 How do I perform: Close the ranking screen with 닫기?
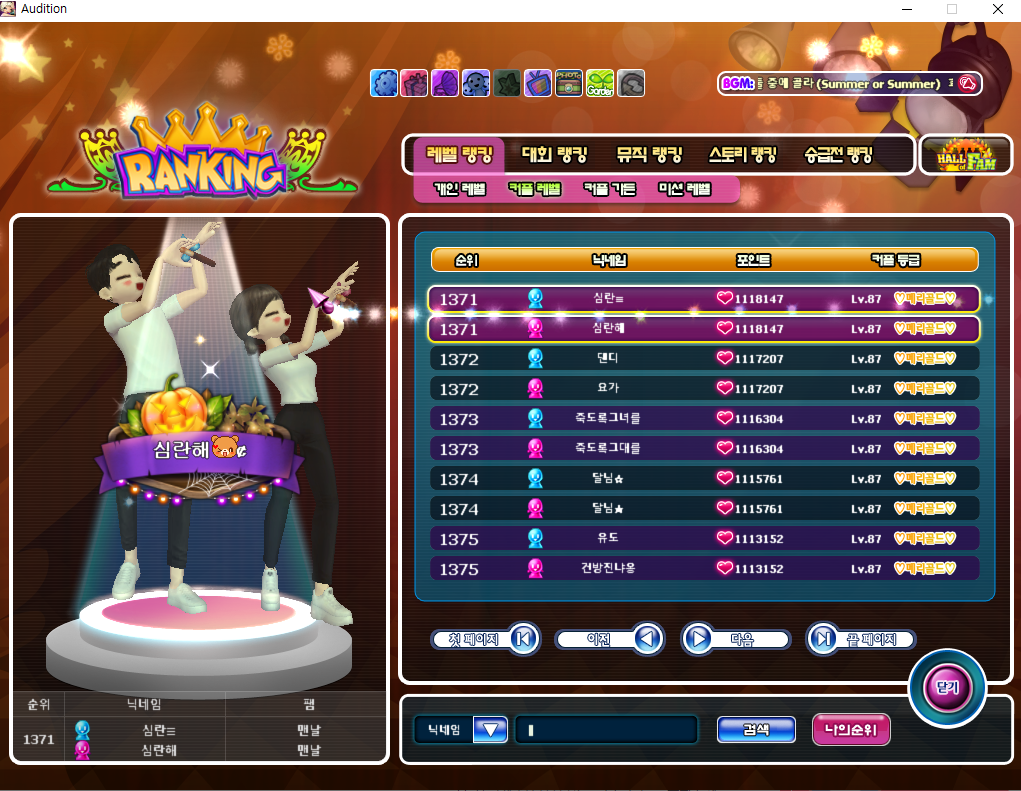coord(946,687)
